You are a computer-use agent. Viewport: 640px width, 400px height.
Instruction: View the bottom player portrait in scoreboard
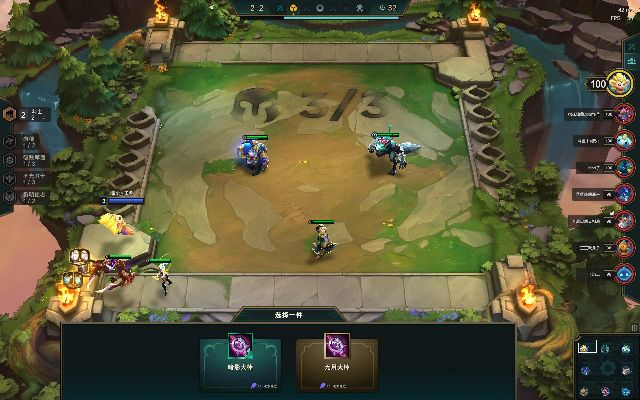[x=624, y=273]
